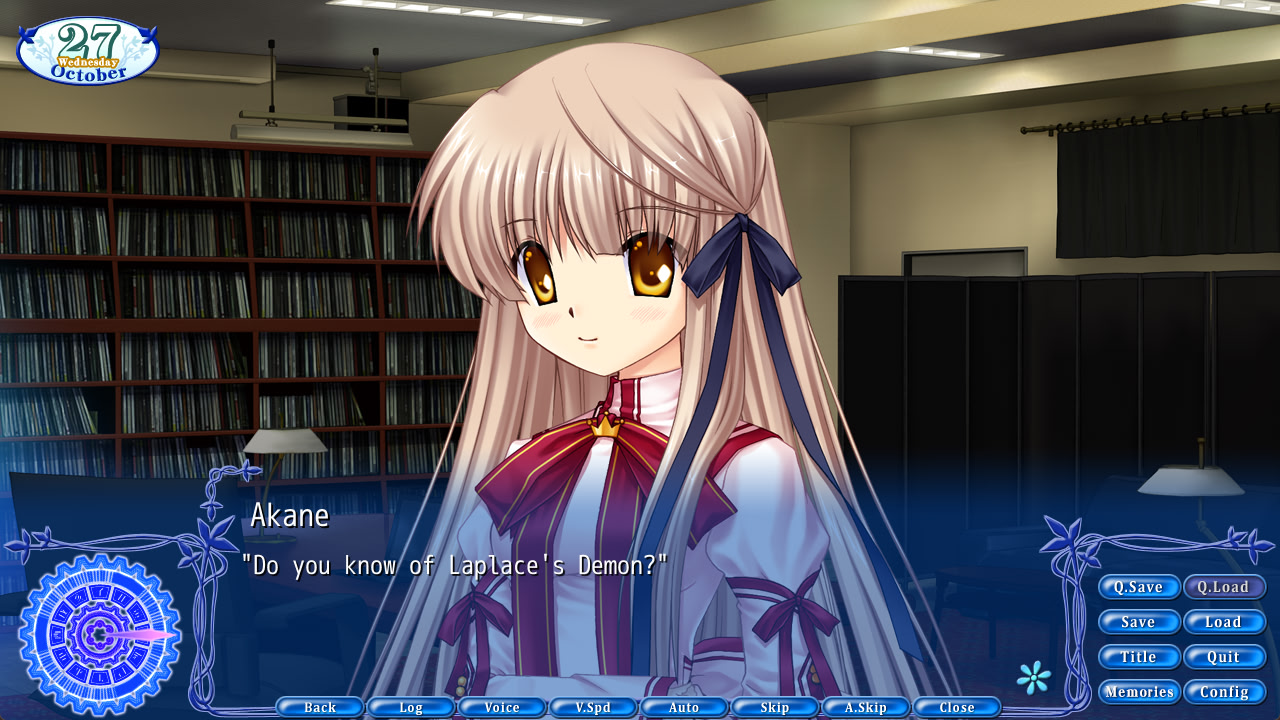Open the Load screen

pos(1224,621)
